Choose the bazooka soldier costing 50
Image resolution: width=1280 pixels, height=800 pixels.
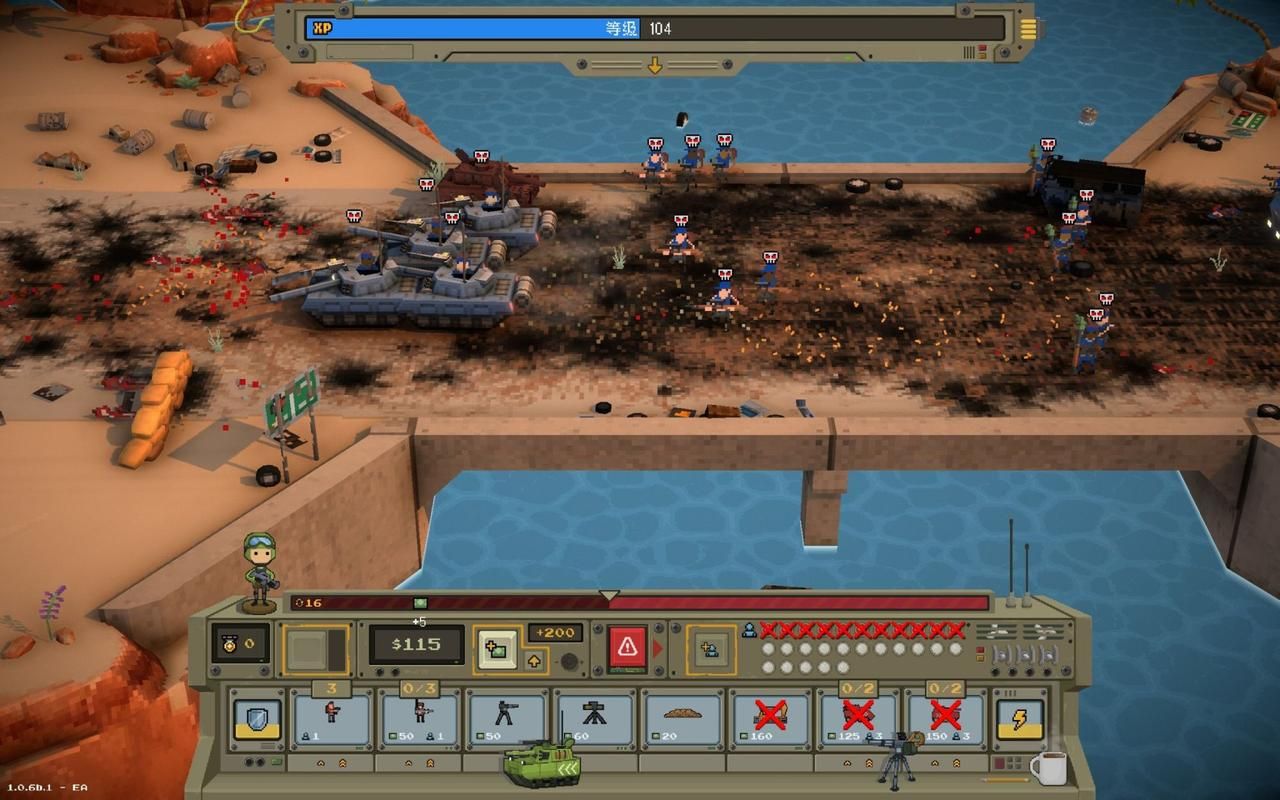click(507, 717)
